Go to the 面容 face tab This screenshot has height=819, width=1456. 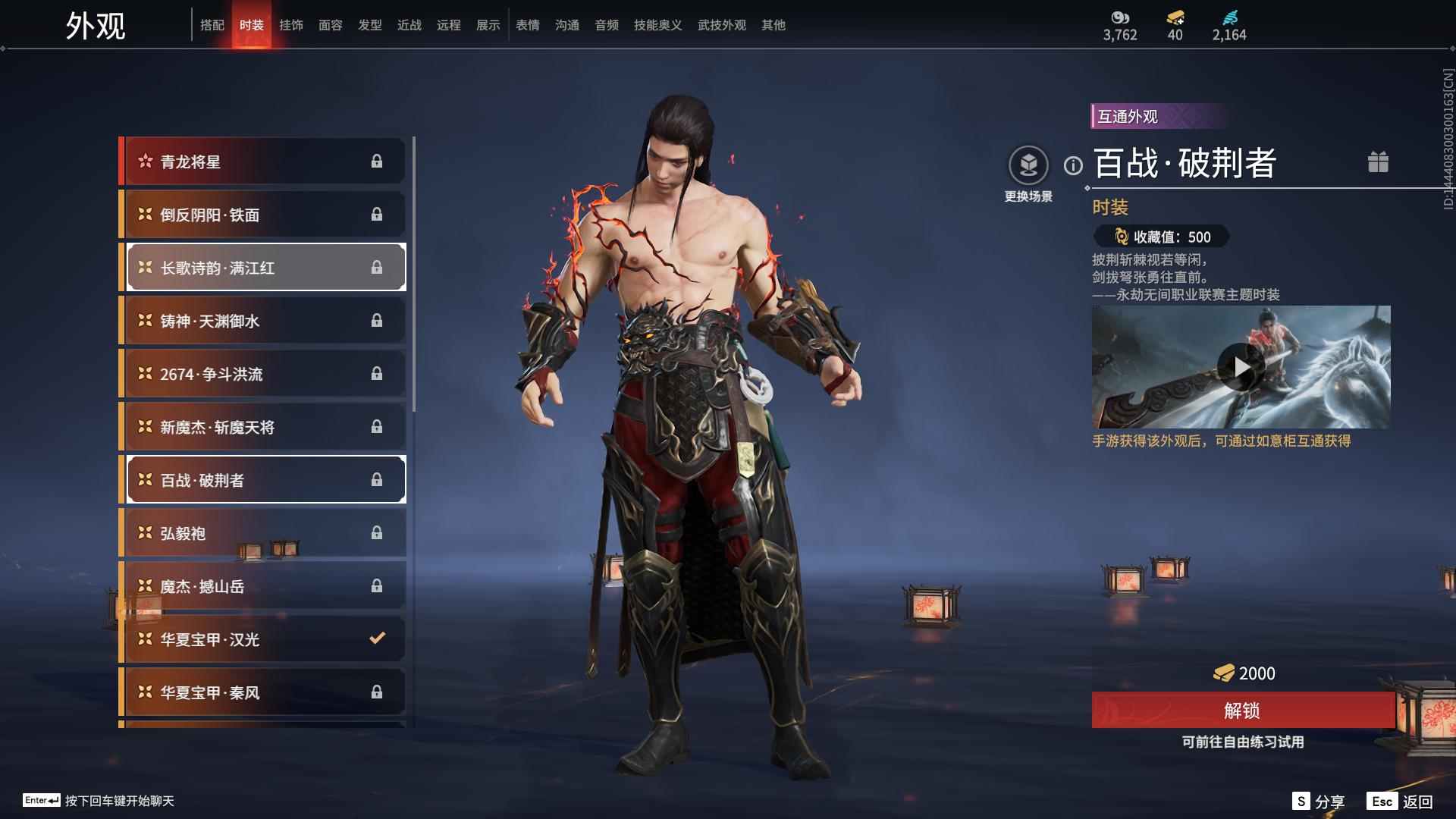pos(331,25)
